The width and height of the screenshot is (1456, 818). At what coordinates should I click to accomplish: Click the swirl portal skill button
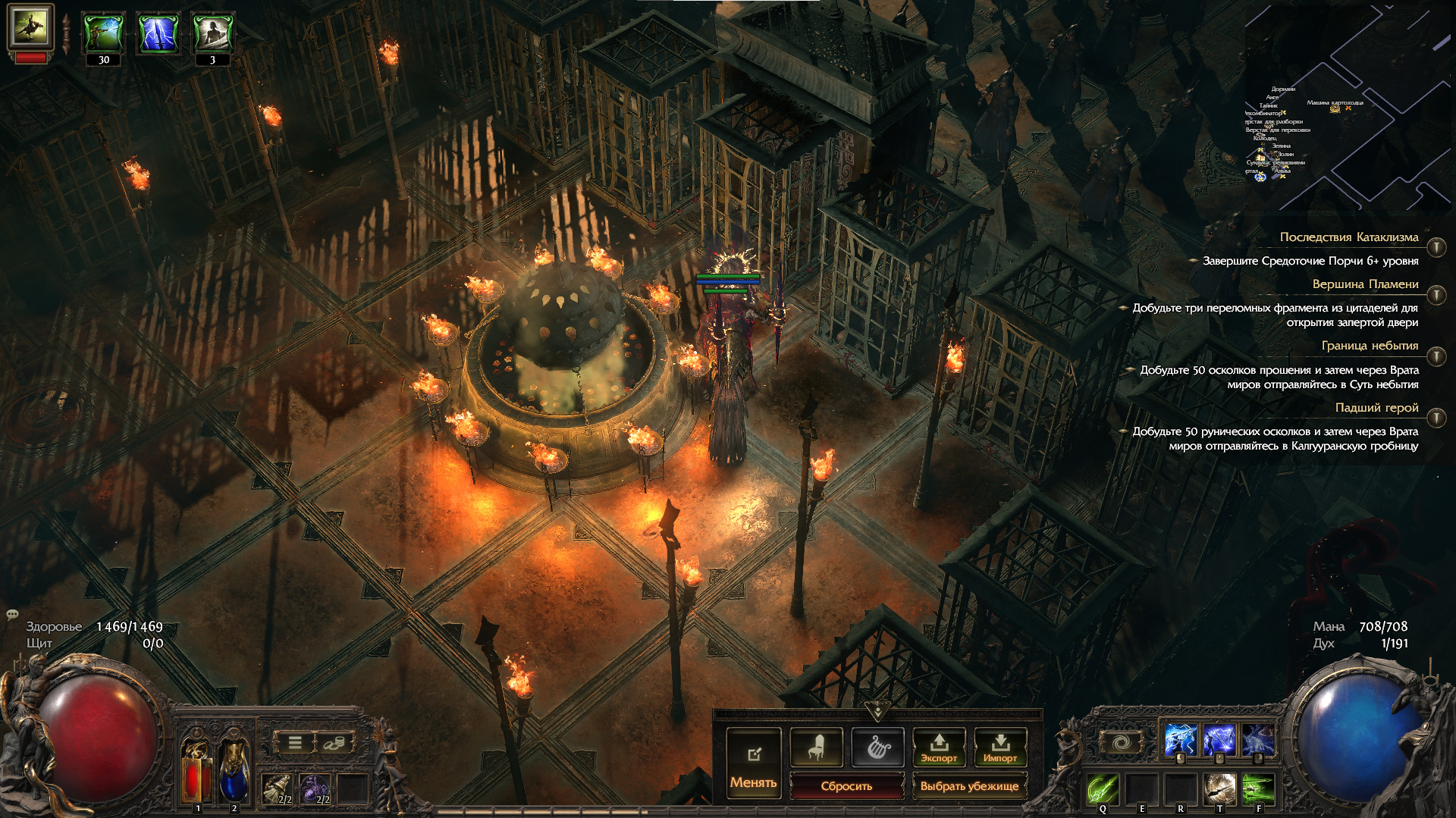point(1122,743)
